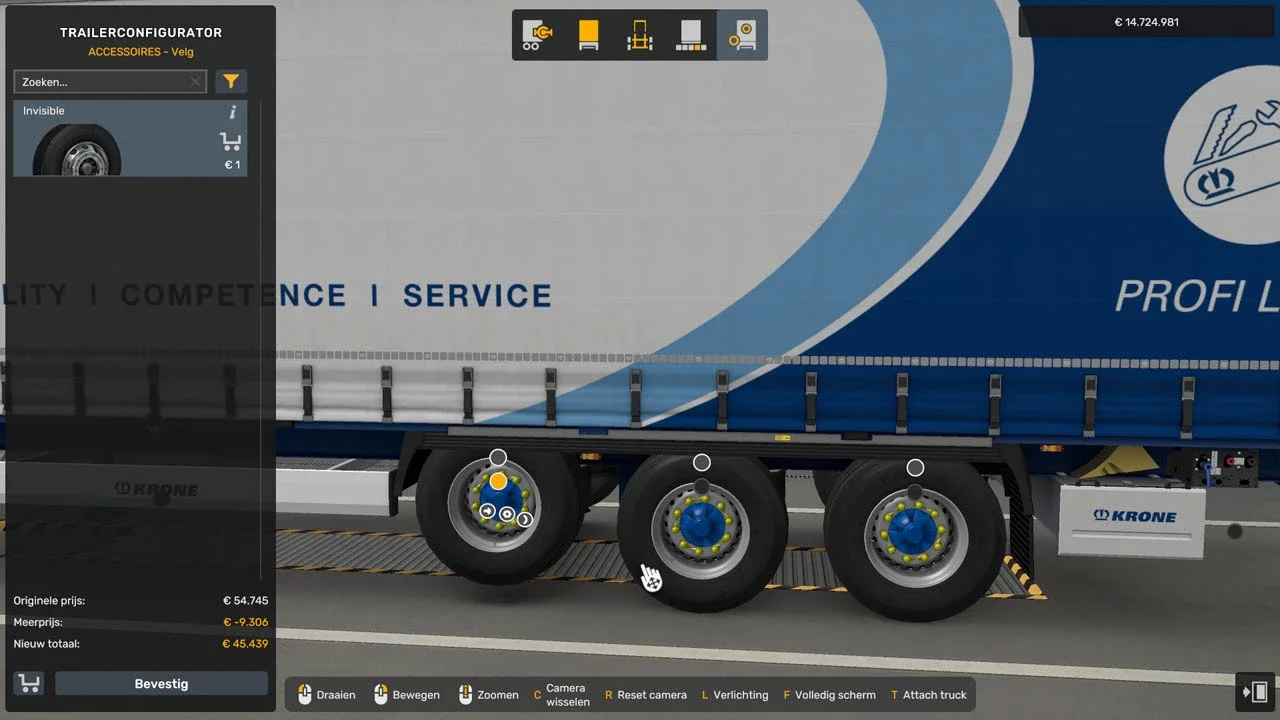This screenshot has width=1280, height=720.
Task: Switch to the trailer coupling tab
Action: (537, 35)
